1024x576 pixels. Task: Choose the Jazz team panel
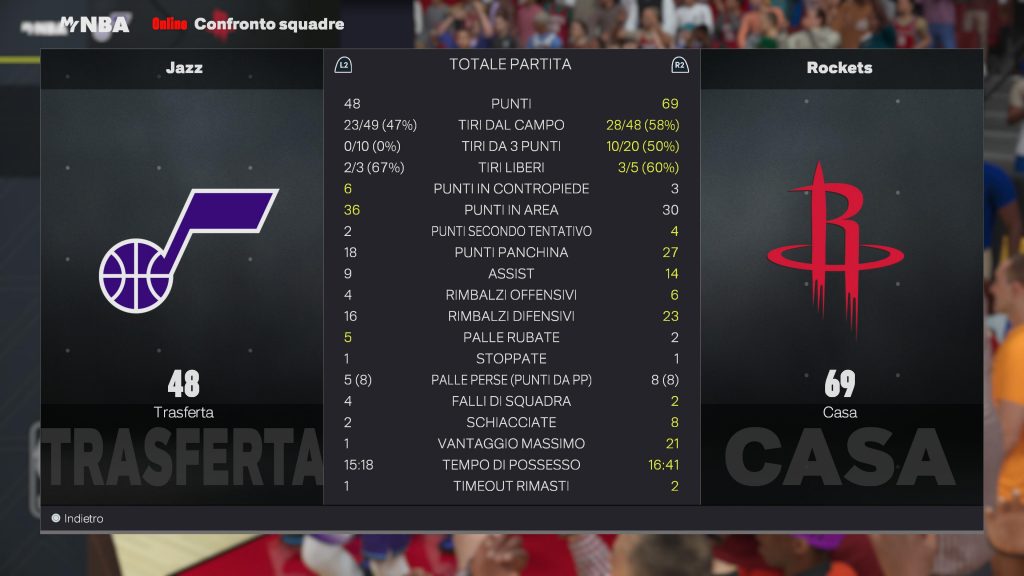pyautogui.click(x=182, y=250)
